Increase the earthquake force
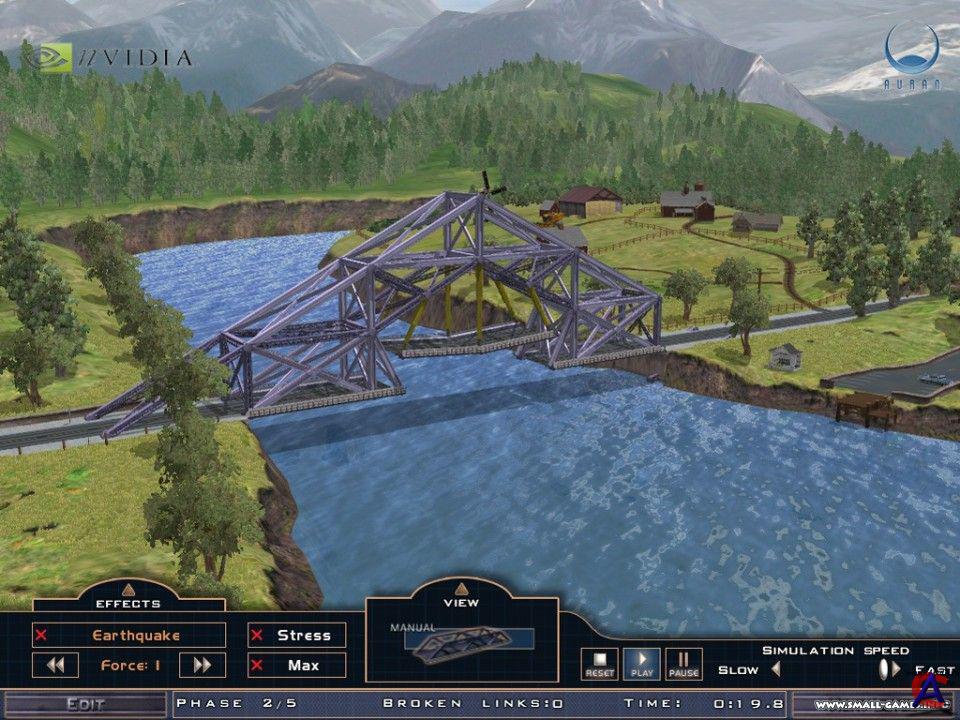This screenshot has width=960, height=720. (x=202, y=665)
